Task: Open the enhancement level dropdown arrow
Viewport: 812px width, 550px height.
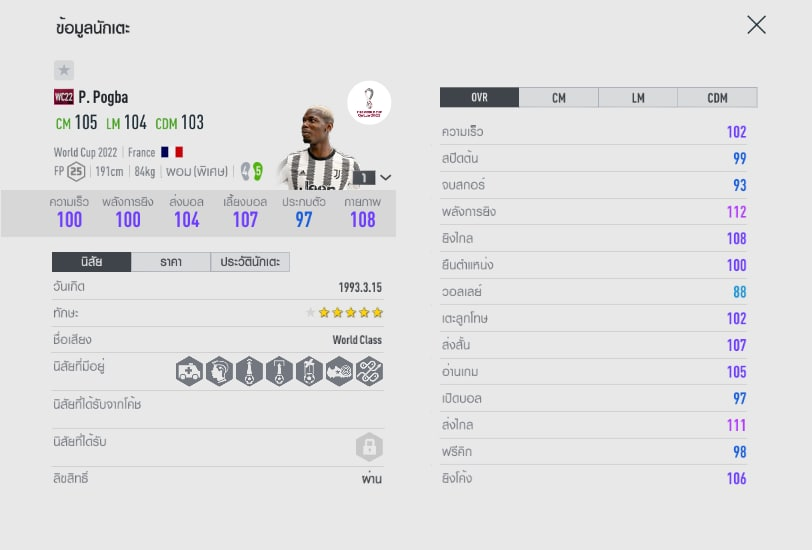Action: [386, 177]
